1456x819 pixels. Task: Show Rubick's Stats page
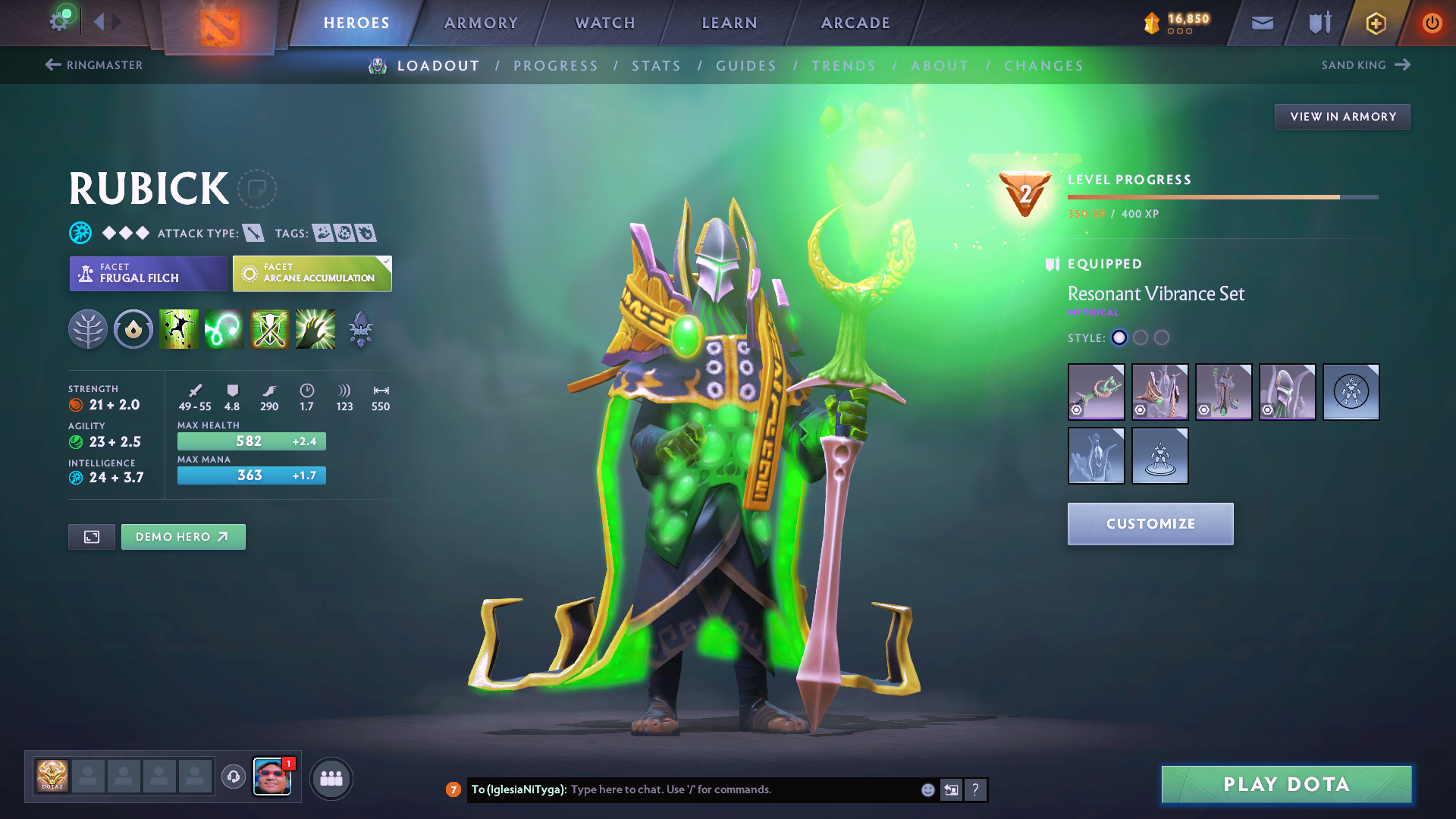tap(656, 66)
